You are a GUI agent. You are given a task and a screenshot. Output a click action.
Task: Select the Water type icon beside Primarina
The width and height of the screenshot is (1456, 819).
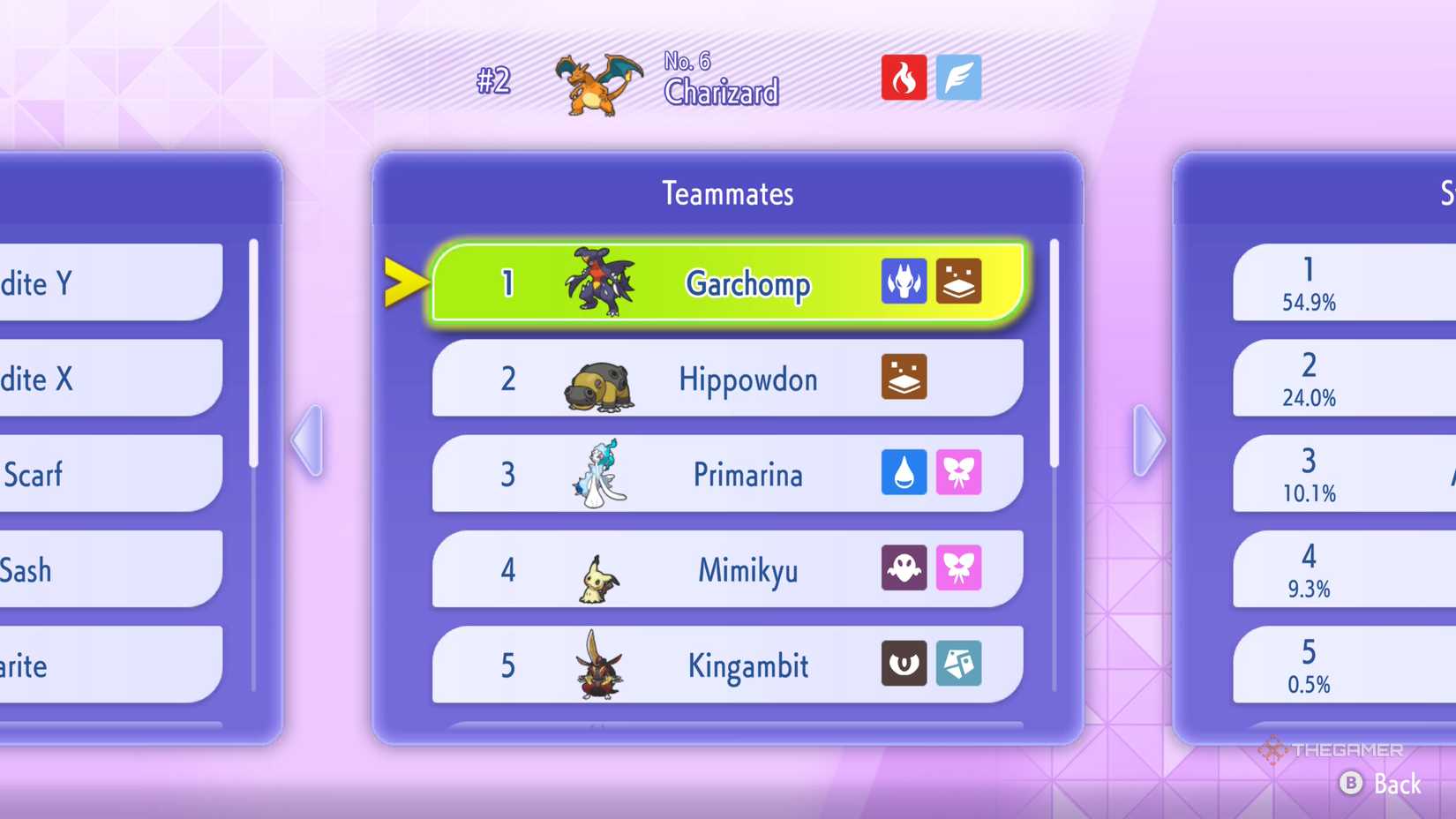[904, 474]
